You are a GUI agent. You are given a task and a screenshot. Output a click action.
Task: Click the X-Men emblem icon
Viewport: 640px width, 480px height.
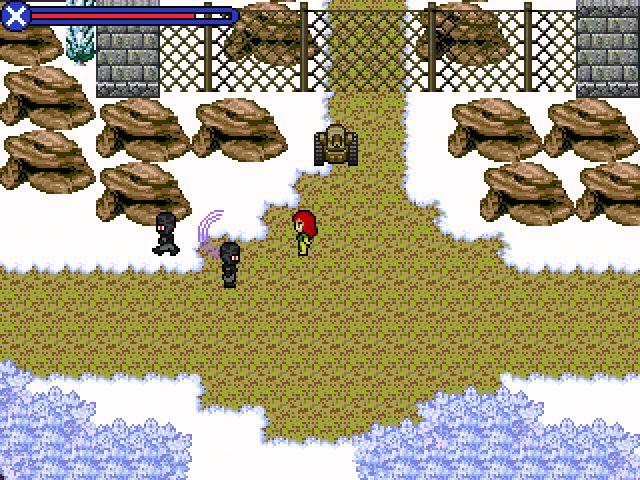click(16, 15)
